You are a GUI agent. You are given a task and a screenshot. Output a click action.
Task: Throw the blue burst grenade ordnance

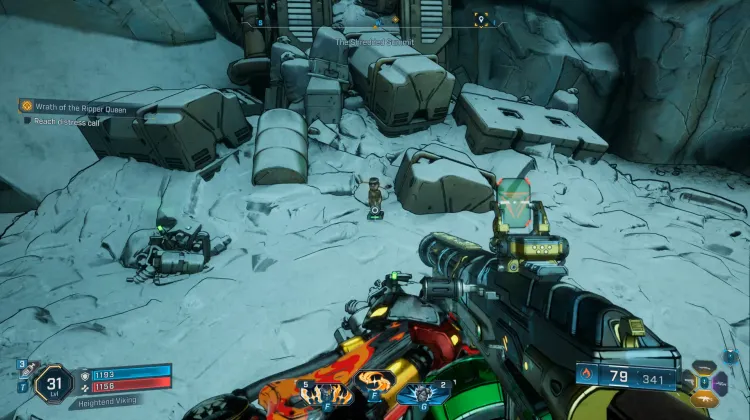(x=423, y=391)
